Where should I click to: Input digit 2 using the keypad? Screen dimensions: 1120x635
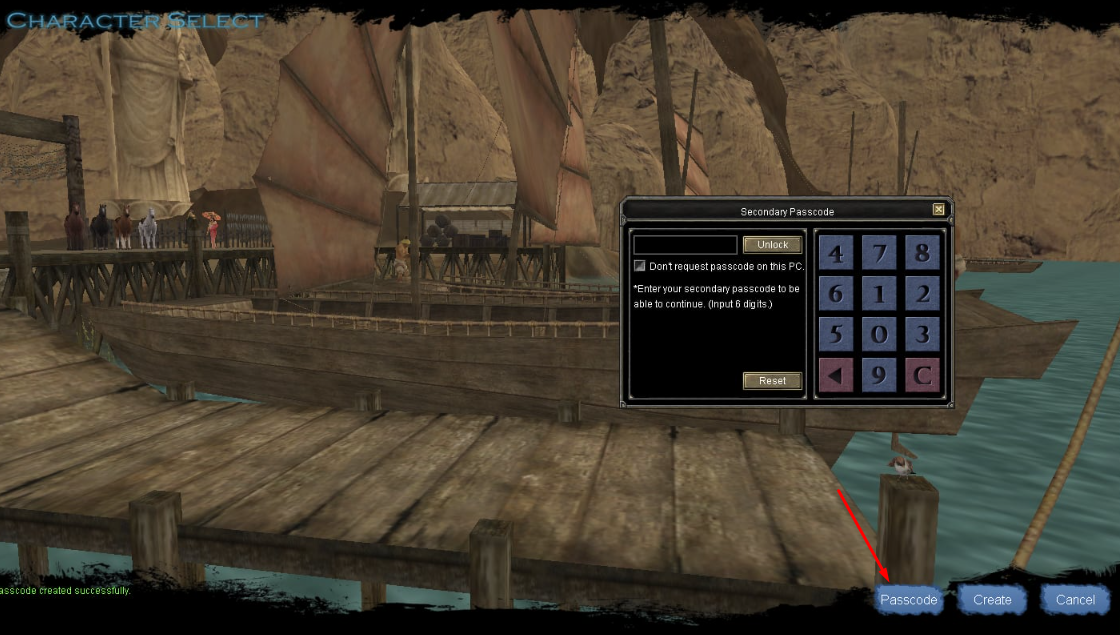pos(922,294)
